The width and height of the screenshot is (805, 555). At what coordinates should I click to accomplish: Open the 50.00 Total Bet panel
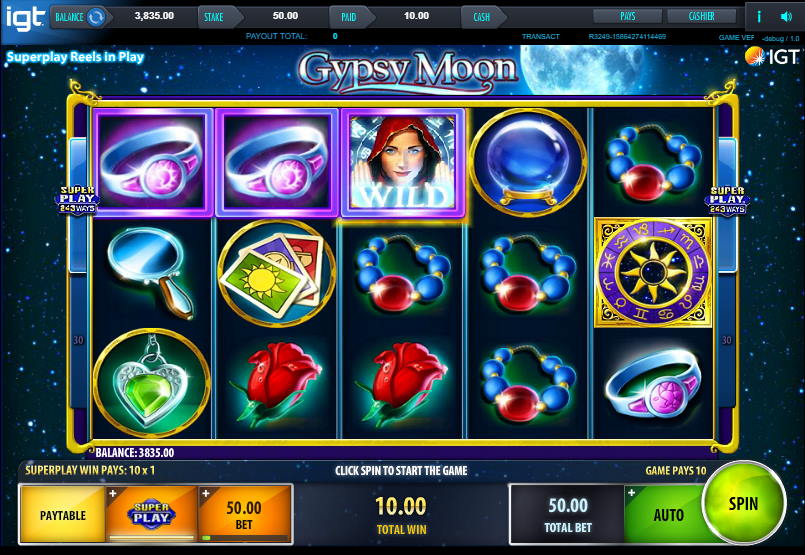point(567,514)
